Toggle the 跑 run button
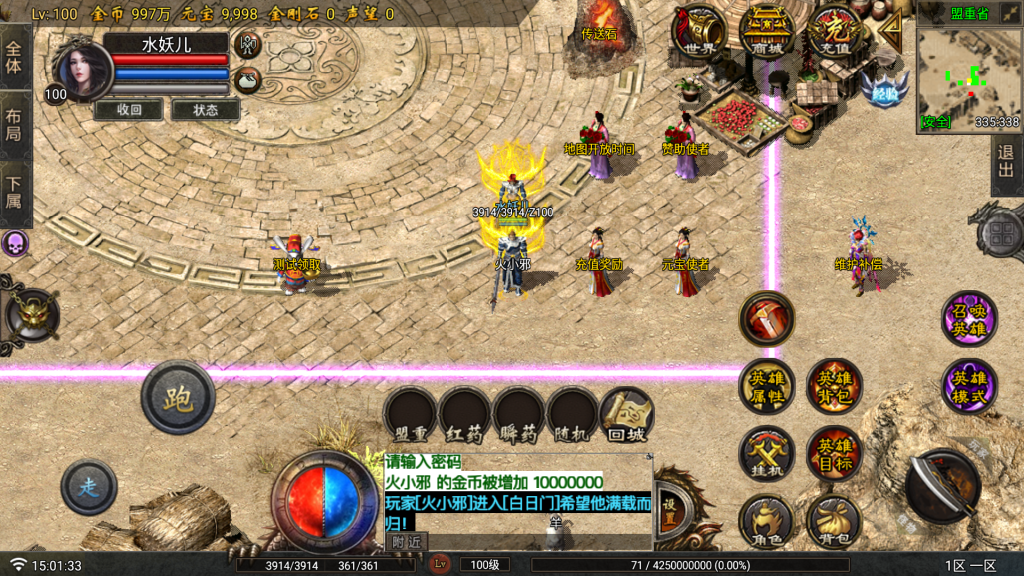The height and width of the screenshot is (576, 1024). click(x=178, y=398)
